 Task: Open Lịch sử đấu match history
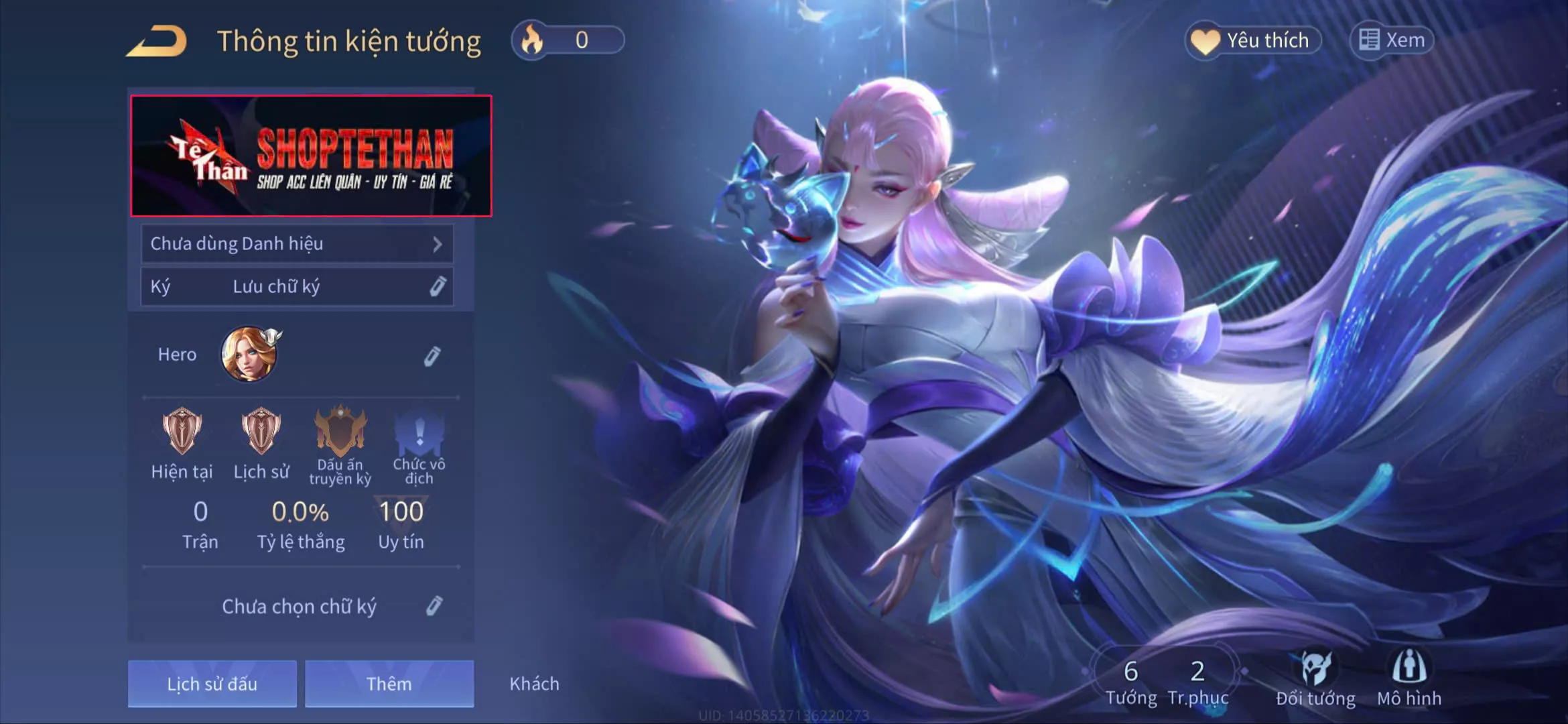212,684
